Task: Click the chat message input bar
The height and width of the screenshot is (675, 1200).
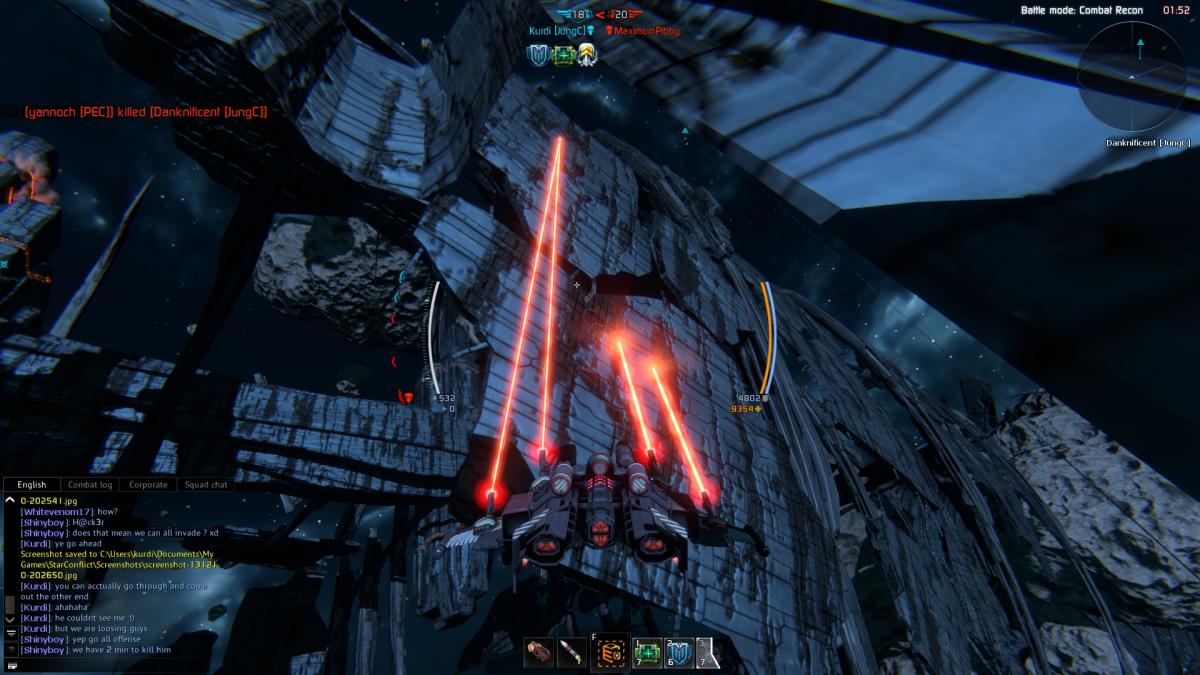Action: (120, 665)
